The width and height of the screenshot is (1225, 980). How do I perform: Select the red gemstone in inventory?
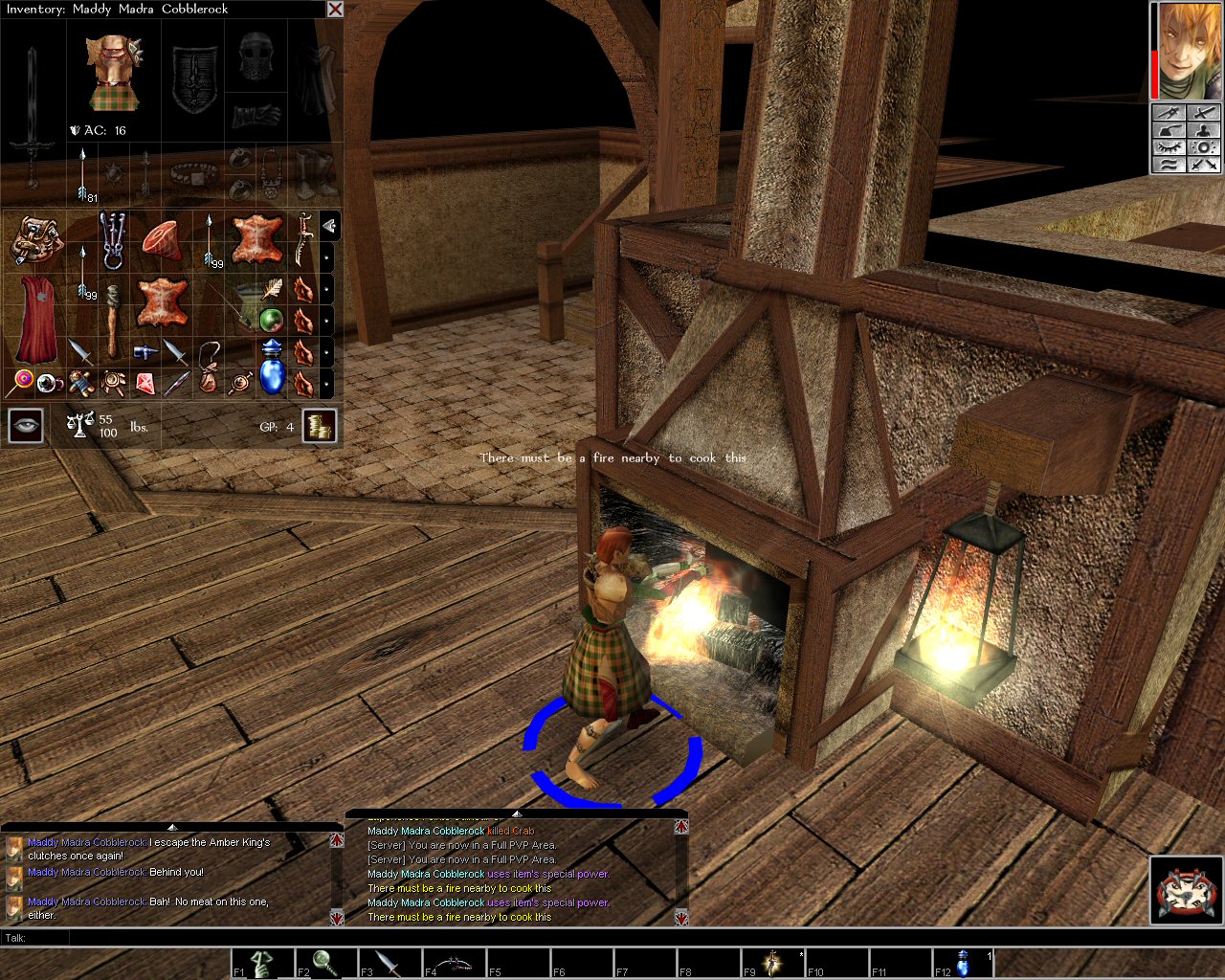145,384
